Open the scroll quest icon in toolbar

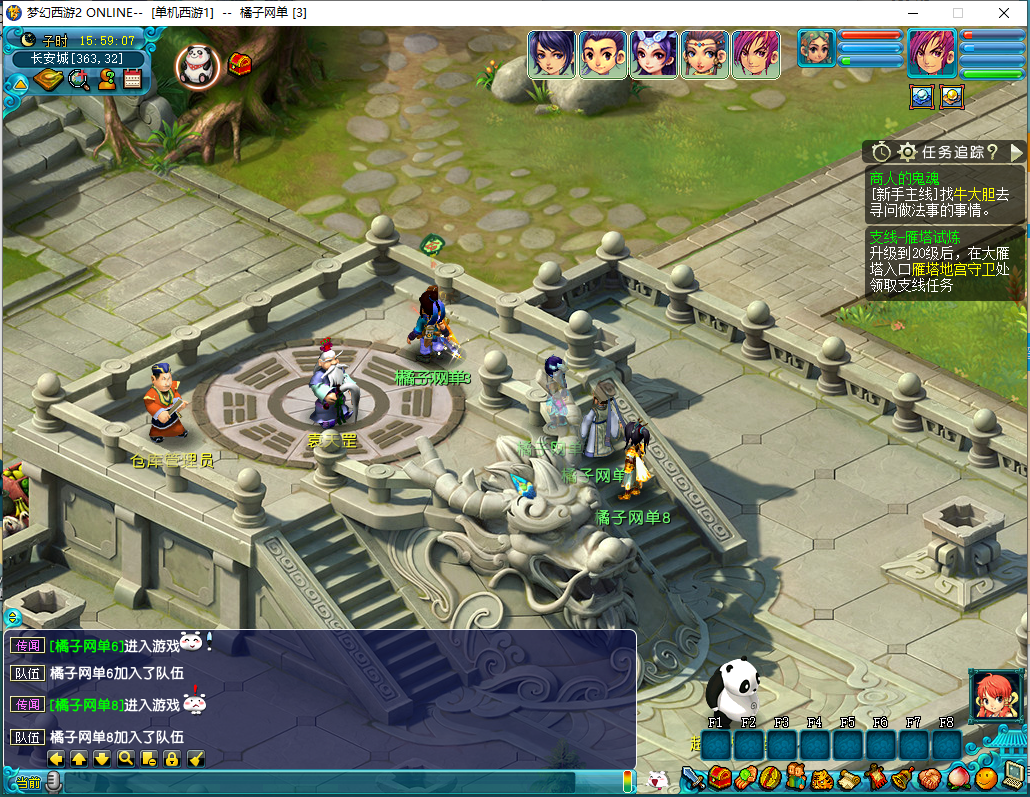click(849, 778)
